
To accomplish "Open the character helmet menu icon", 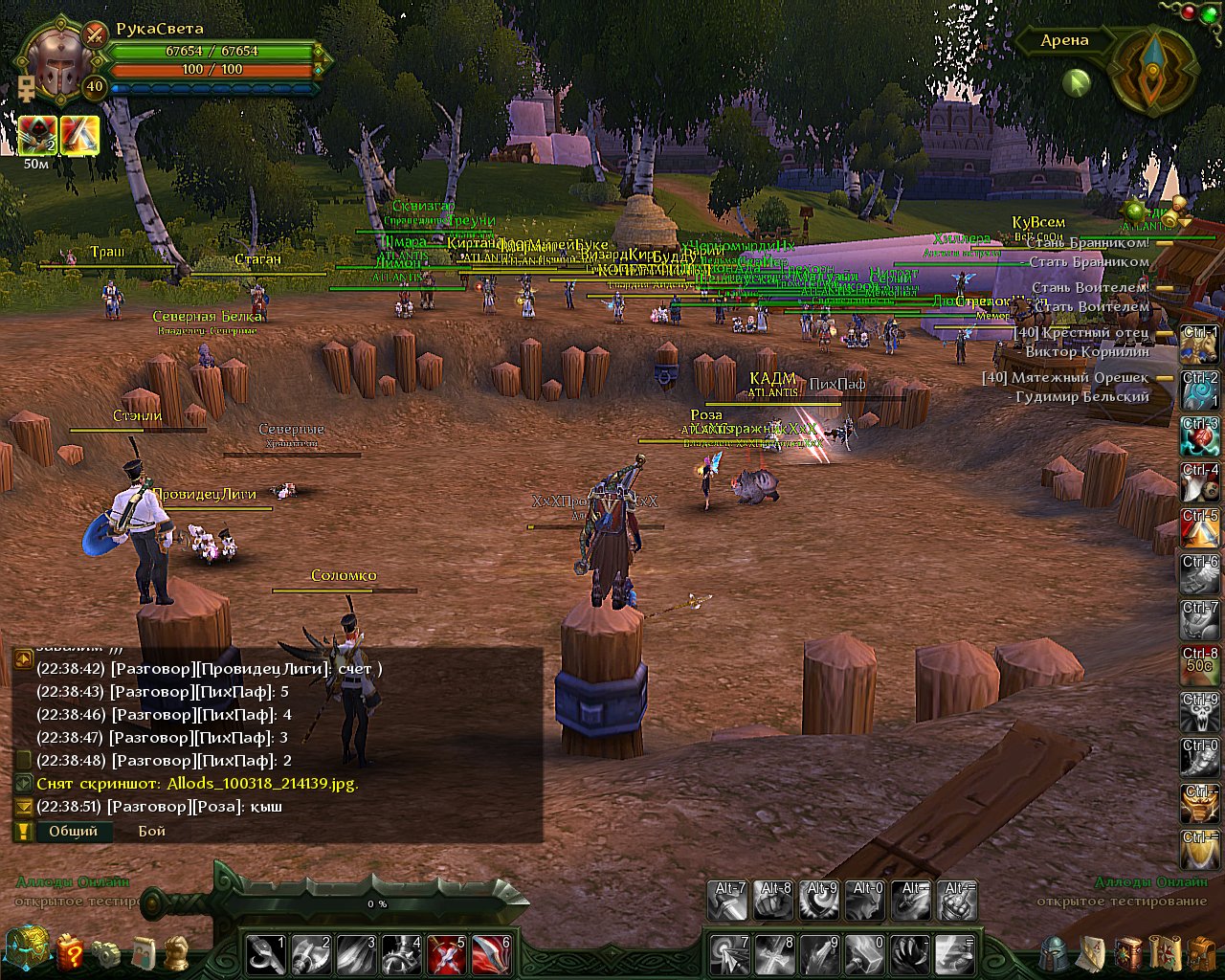I will tap(1054, 953).
